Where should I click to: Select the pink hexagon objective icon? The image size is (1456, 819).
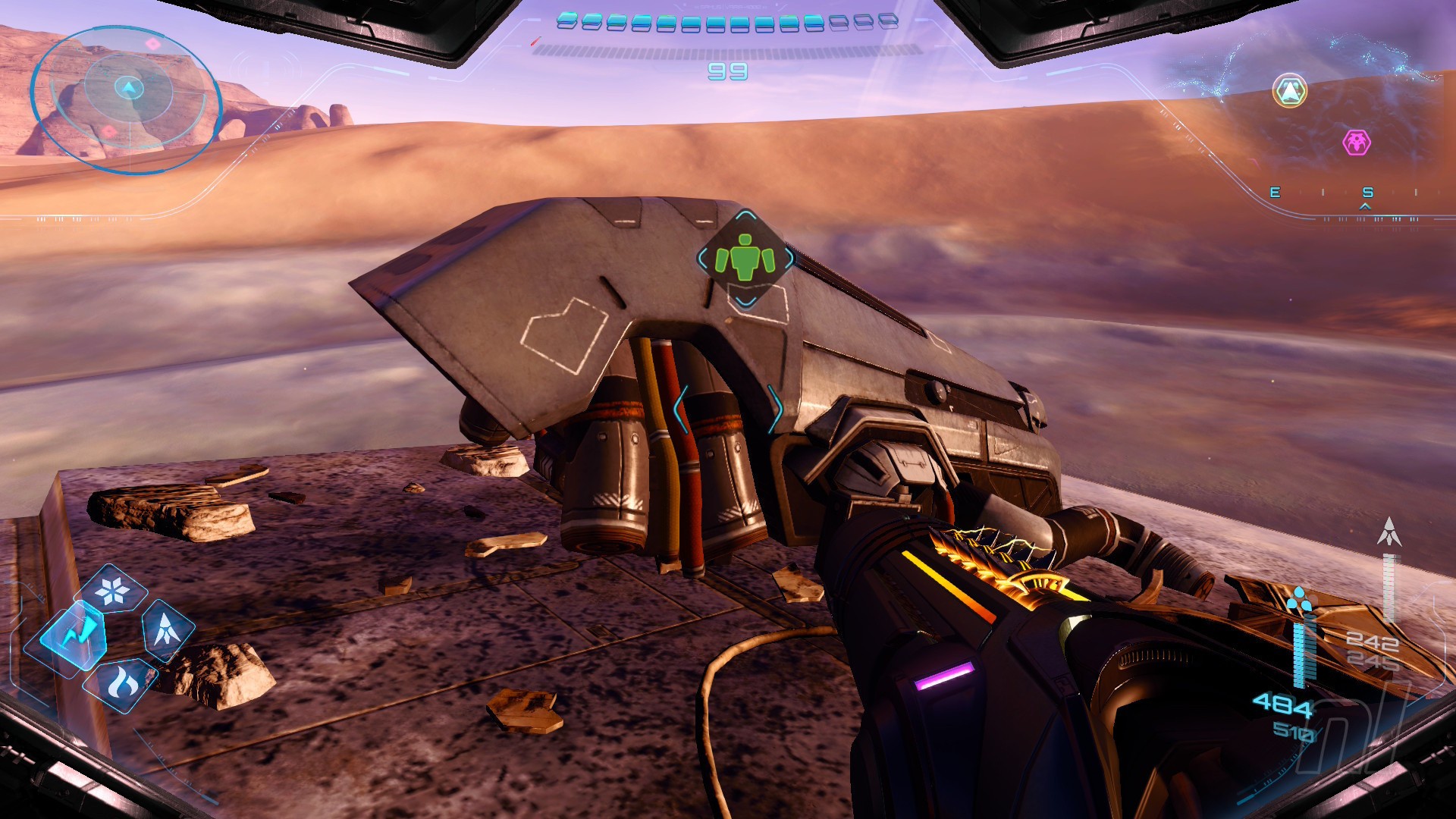[1356, 142]
